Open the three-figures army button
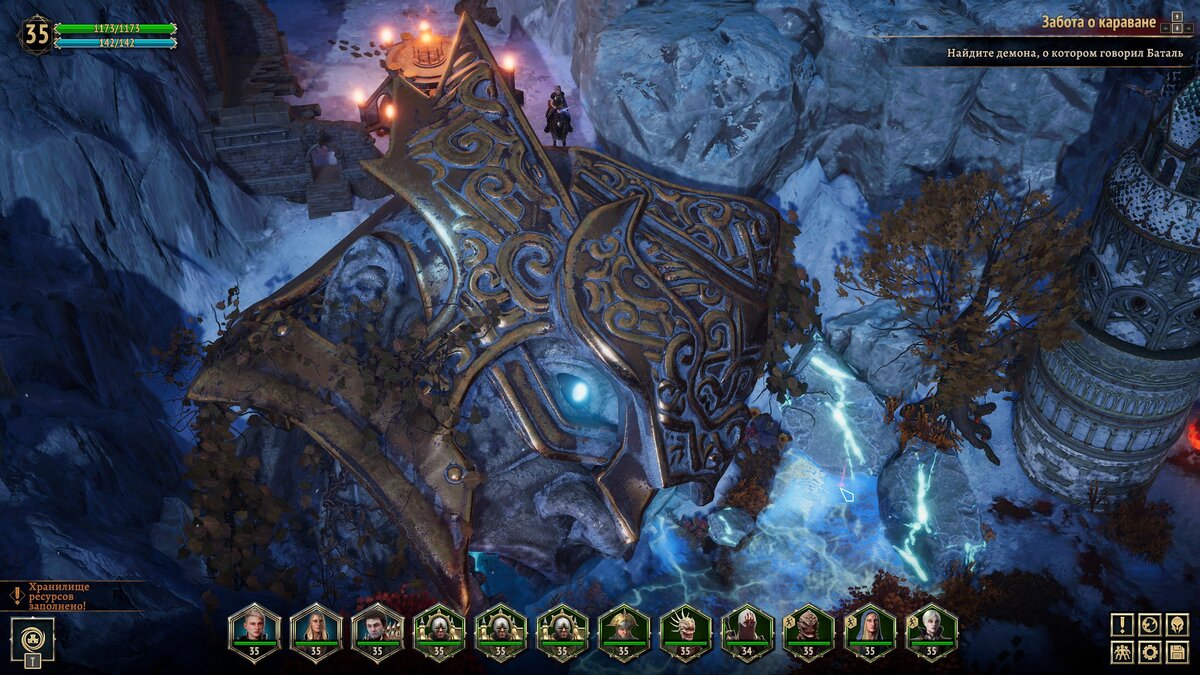This screenshot has width=1200, height=675. coord(1122,653)
